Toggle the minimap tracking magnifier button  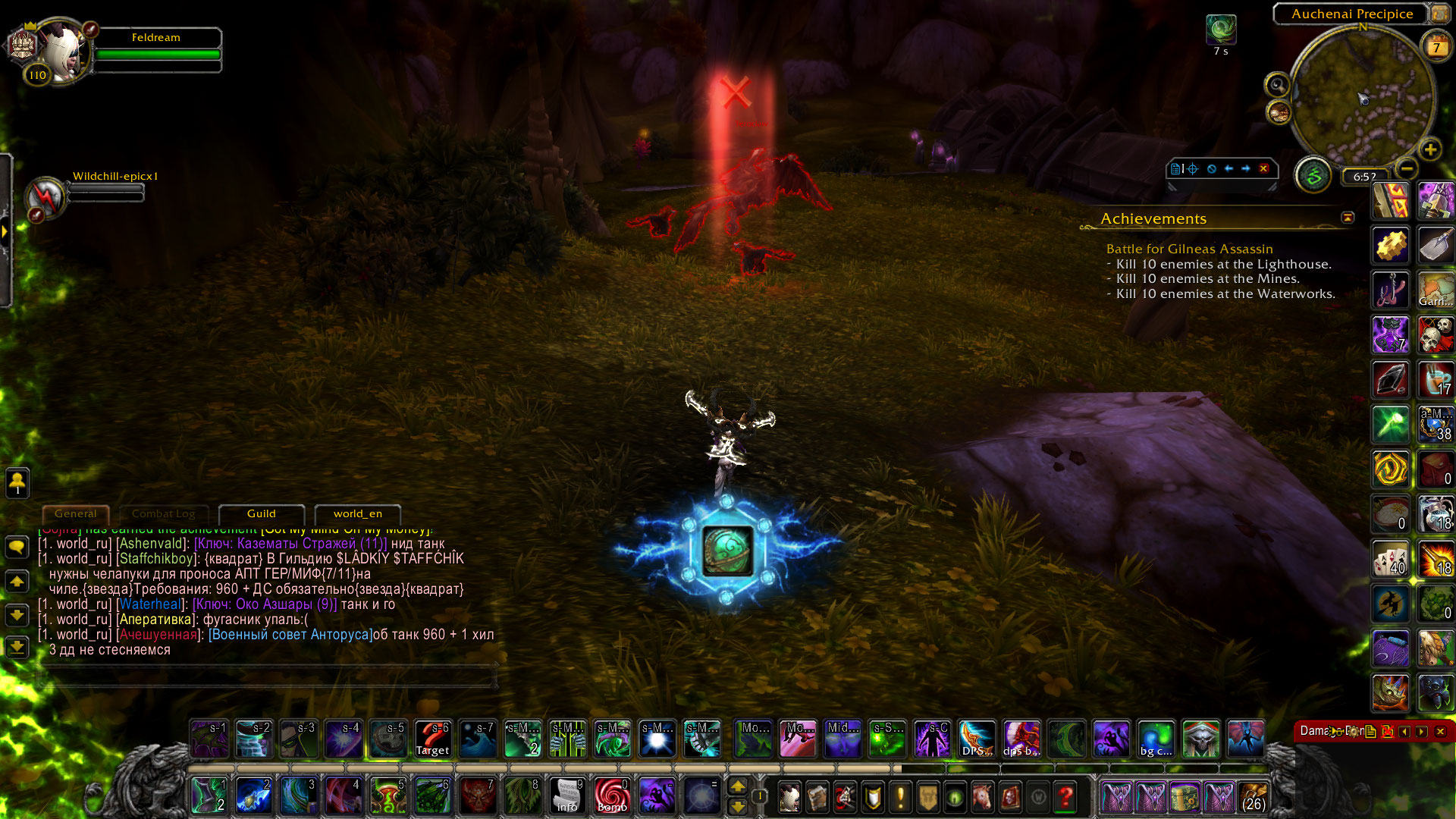click(x=1277, y=84)
